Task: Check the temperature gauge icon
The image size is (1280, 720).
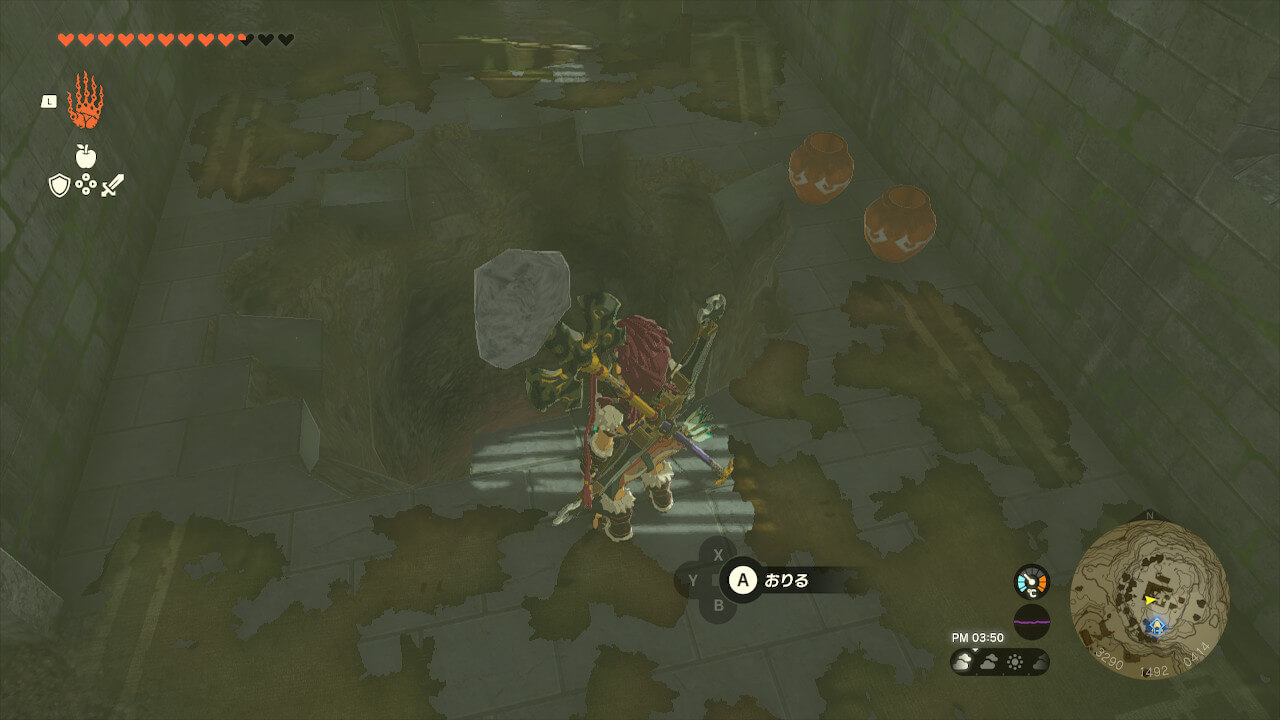Action: [1031, 581]
